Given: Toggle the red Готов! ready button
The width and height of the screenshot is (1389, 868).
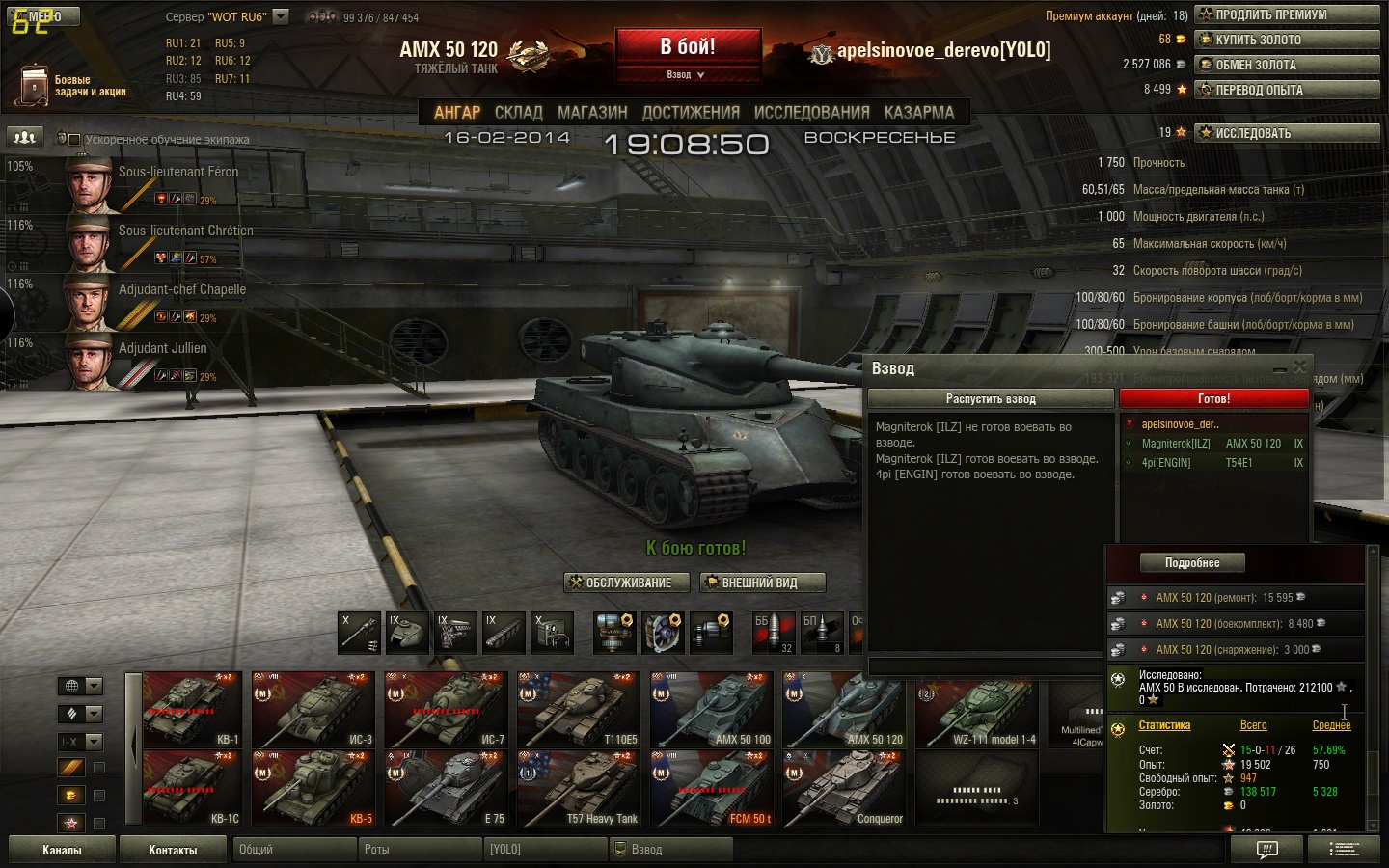Looking at the screenshot, I should [x=1213, y=398].
